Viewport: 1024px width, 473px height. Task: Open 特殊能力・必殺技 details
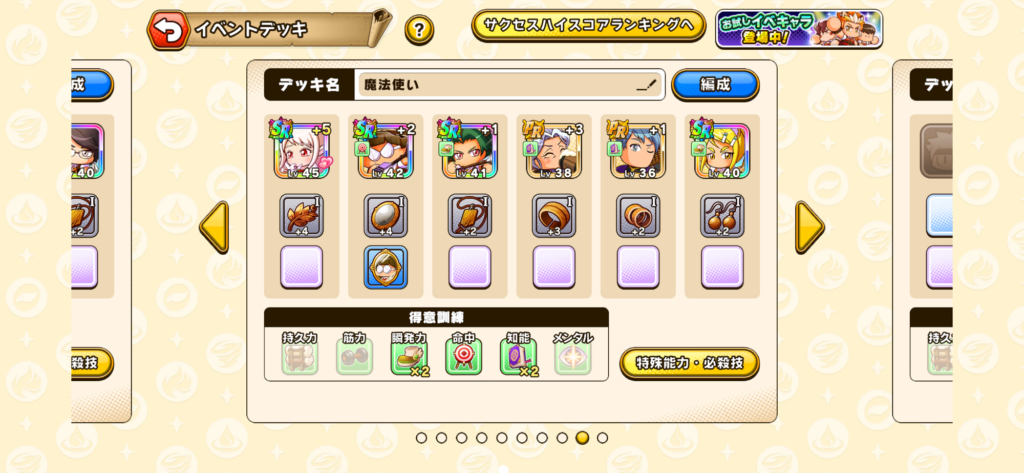(689, 362)
